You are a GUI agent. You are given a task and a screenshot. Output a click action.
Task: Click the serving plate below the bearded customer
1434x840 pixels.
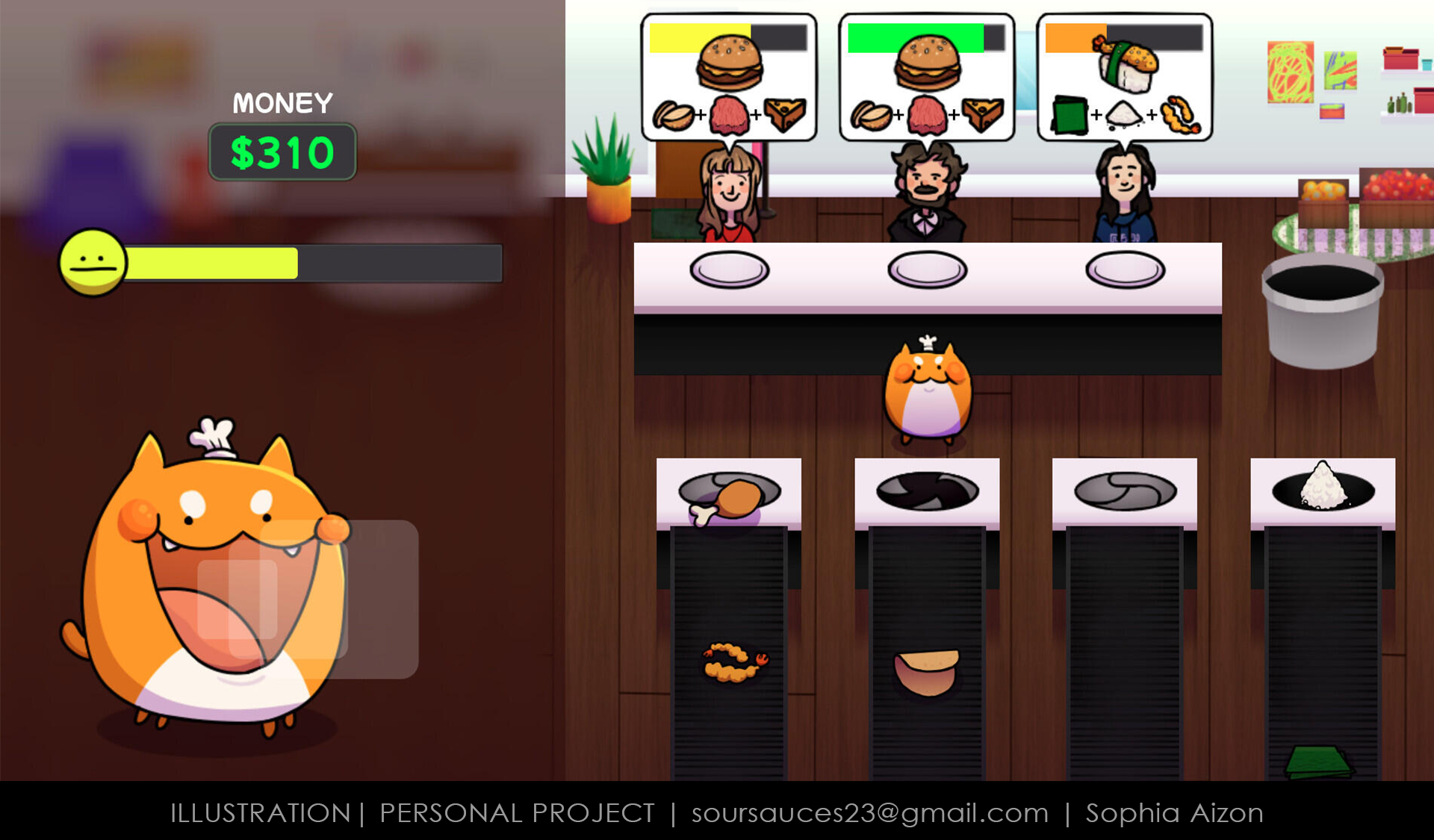point(927,270)
